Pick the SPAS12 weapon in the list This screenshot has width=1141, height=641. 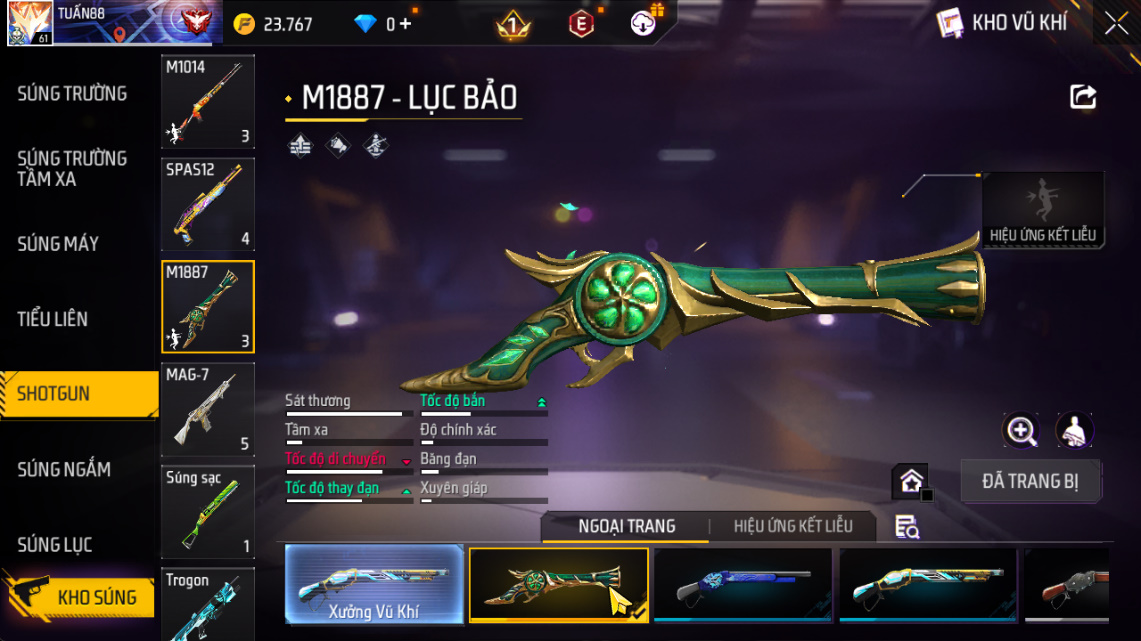click(208, 204)
